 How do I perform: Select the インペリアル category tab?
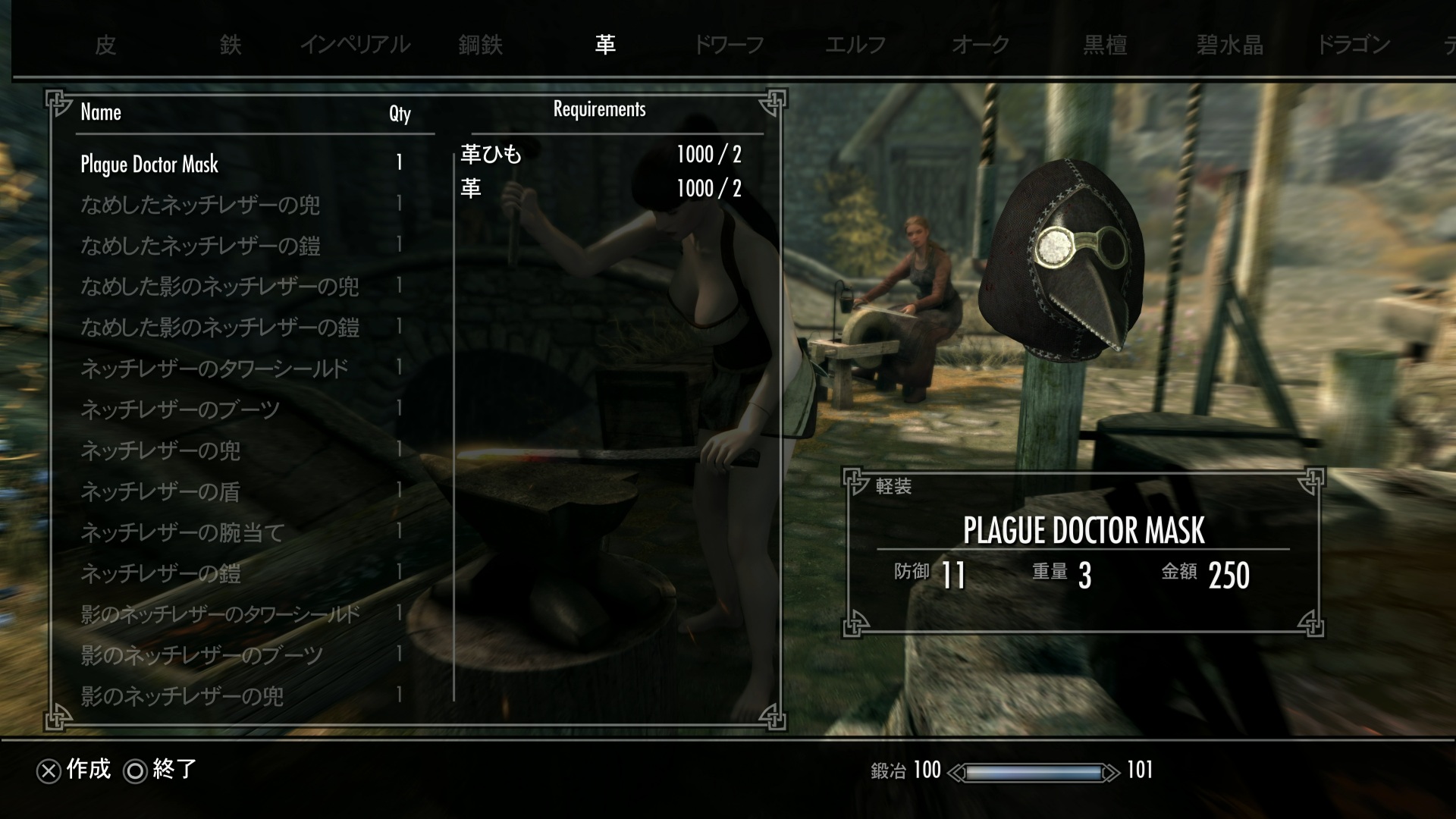tap(355, 45)
